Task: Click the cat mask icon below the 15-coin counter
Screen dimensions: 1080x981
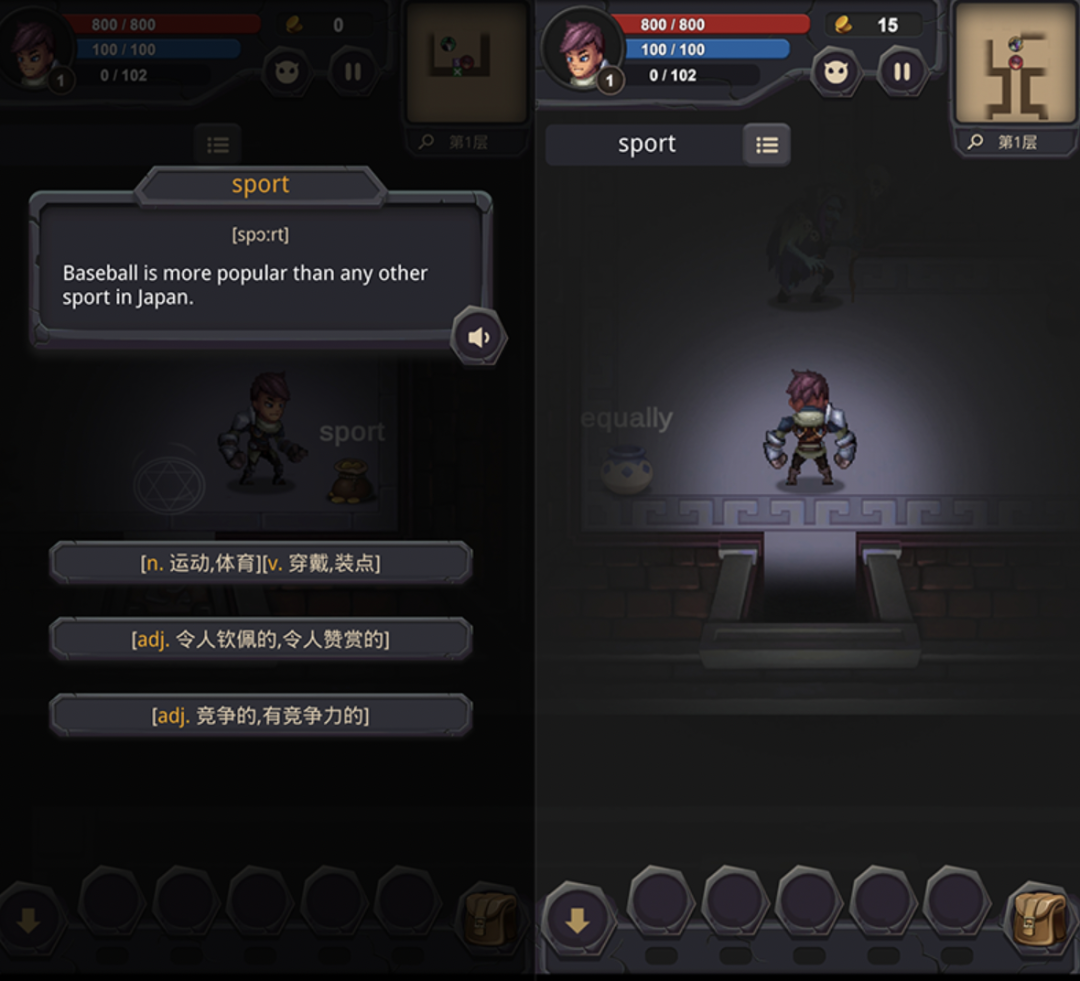Action: click(x=836, y=71)
